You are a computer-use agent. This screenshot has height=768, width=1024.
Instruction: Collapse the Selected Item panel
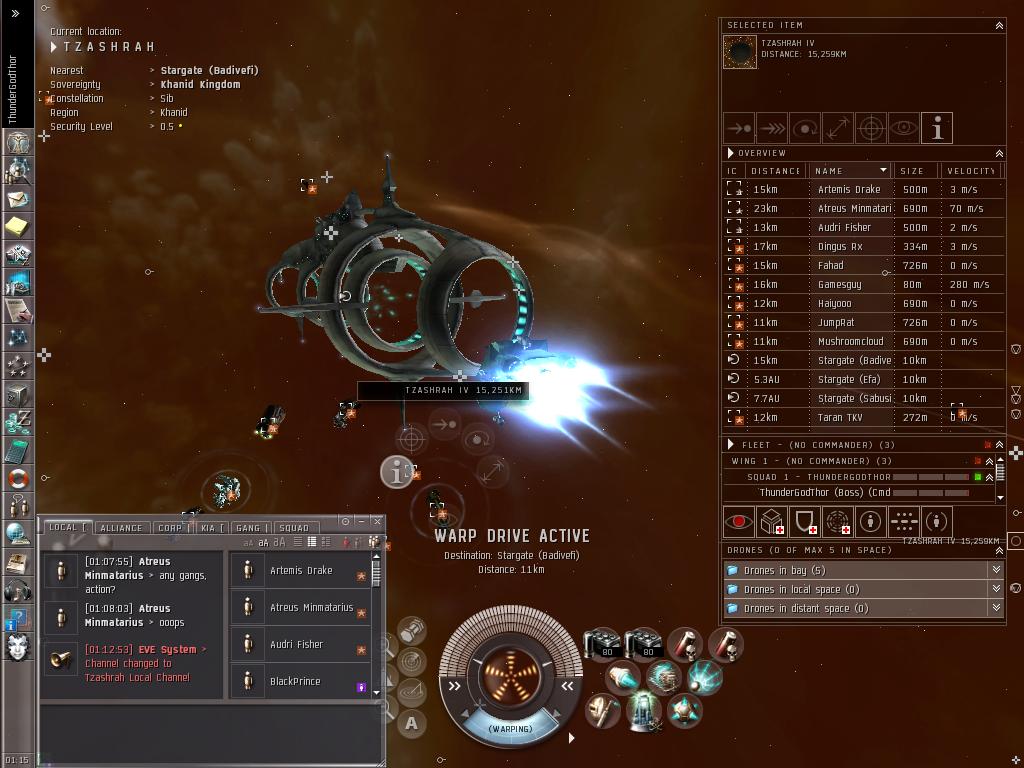point(998,25)
